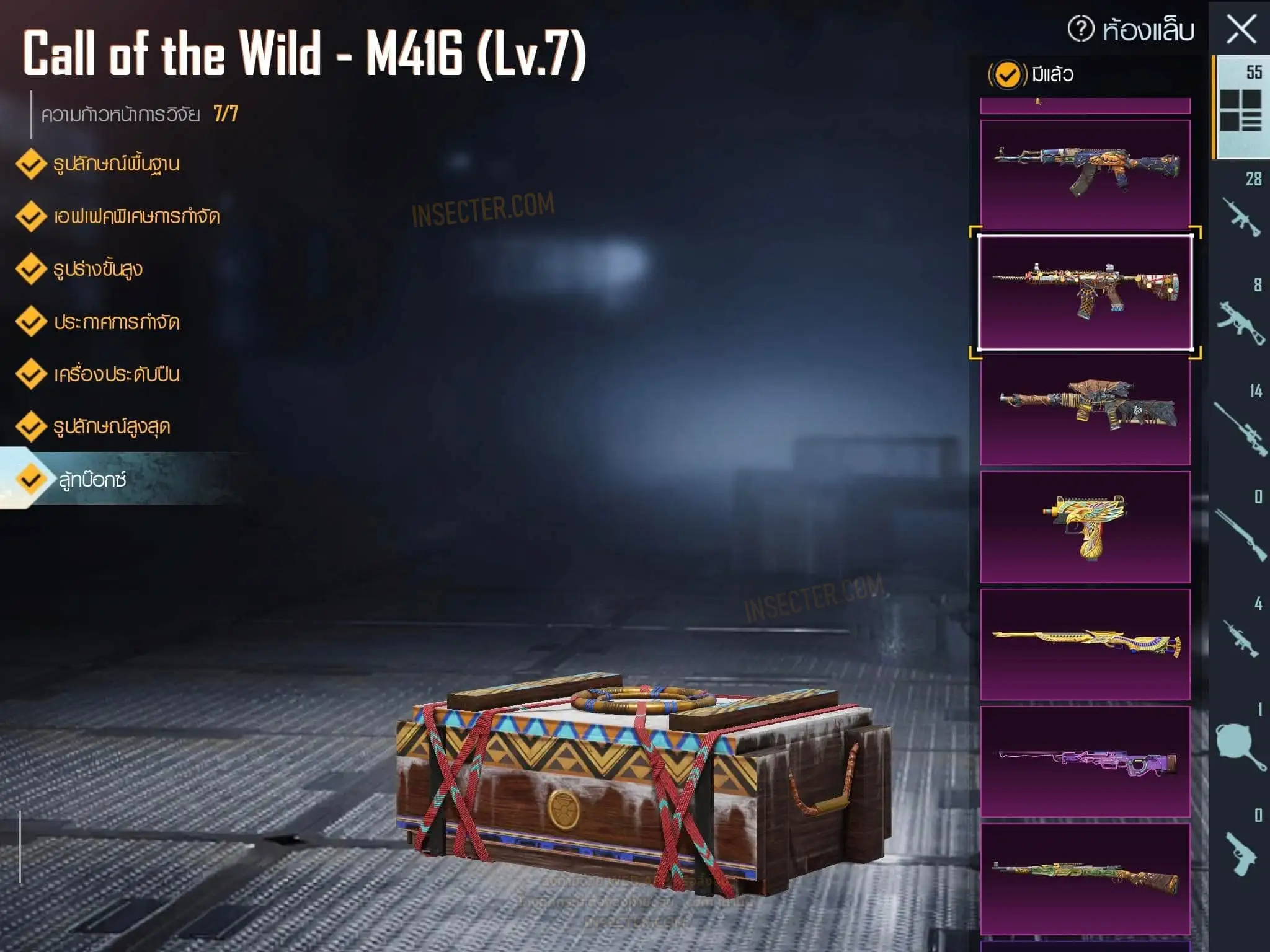Toggle the owned filter checkbox มีแล้ว
Screen dimensions: 1270x952
[x=1006, y=75]
